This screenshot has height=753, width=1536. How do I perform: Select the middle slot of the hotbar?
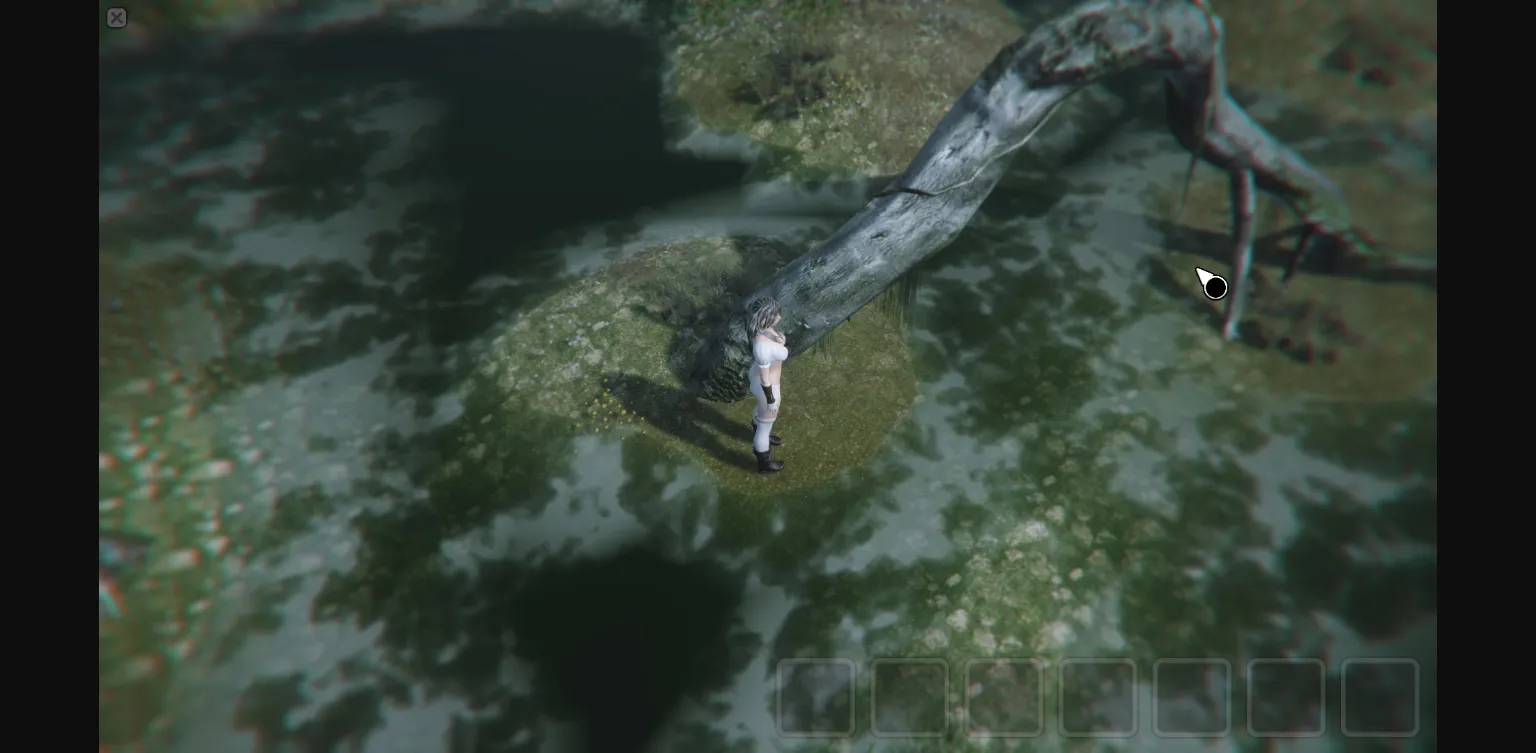[x=1100, y=697]
